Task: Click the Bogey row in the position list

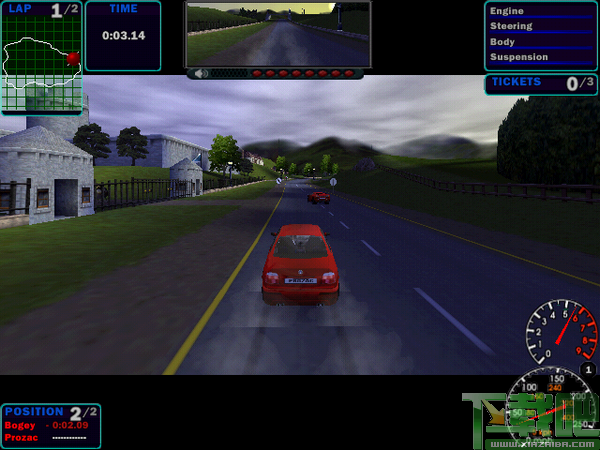Action: tap(50, 425)
